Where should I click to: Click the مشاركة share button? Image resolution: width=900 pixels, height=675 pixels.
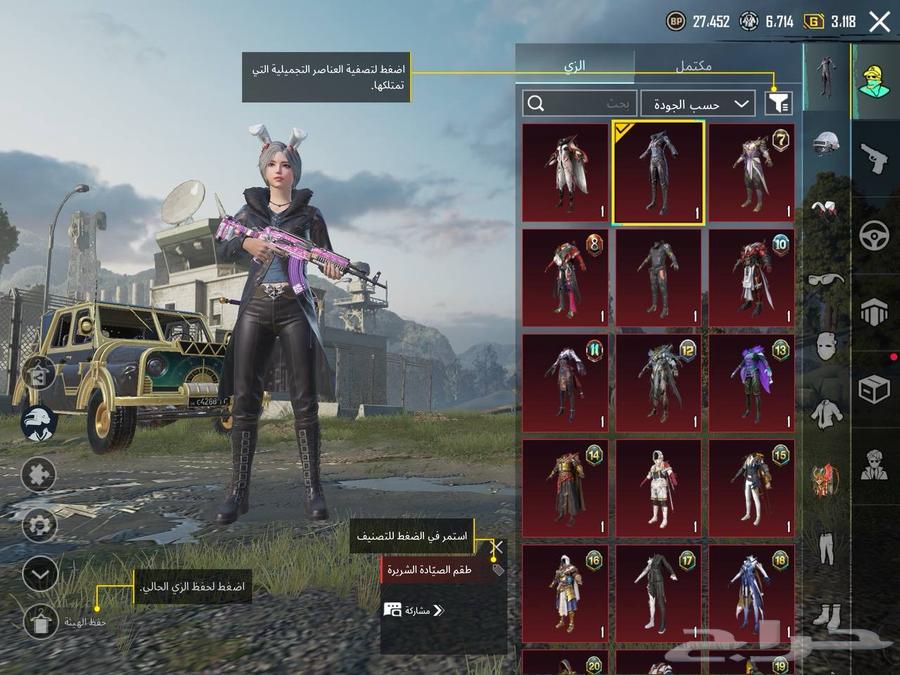(x=414, y=610)
